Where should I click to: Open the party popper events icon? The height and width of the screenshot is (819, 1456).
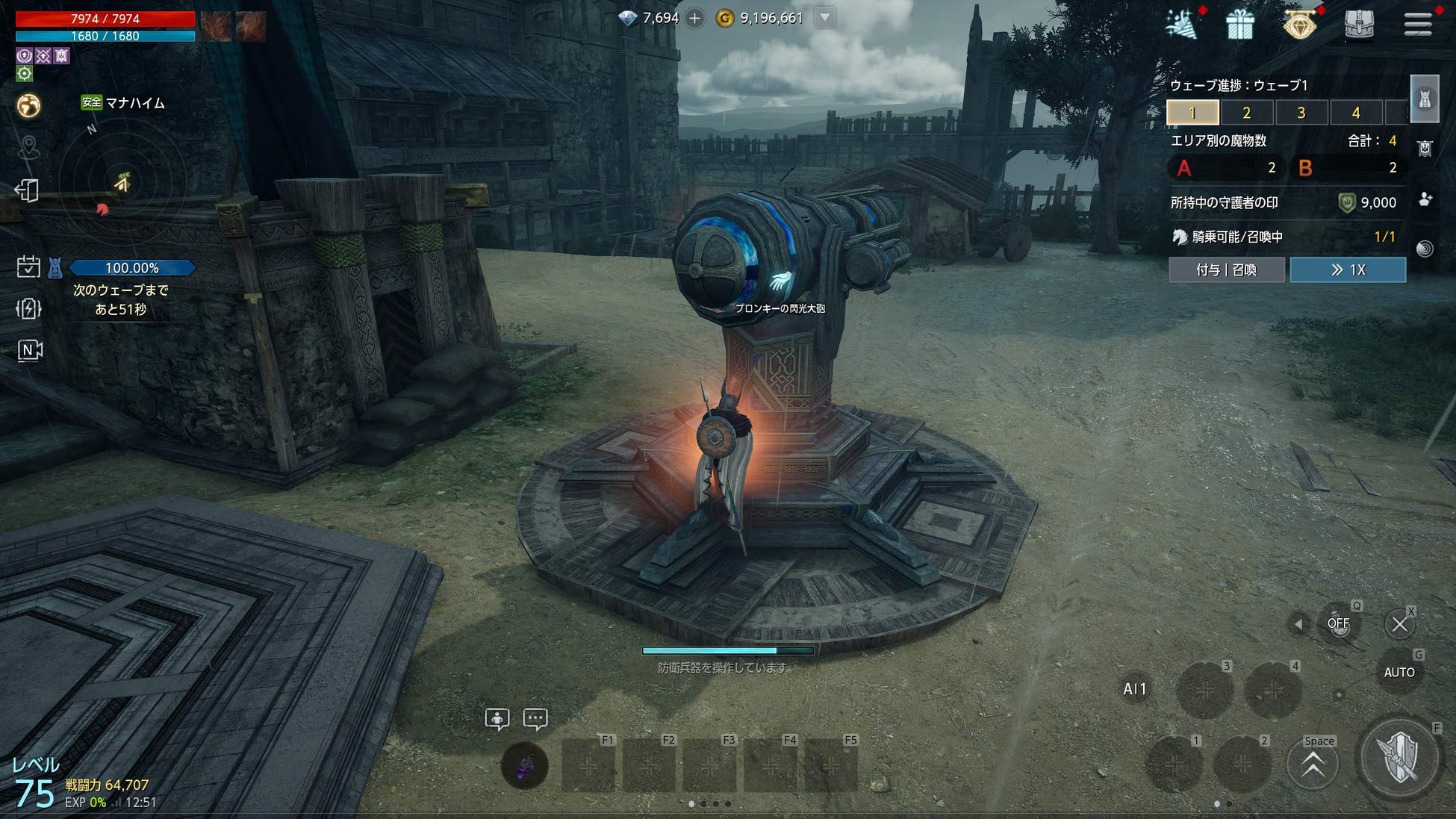coord(1181,25)
